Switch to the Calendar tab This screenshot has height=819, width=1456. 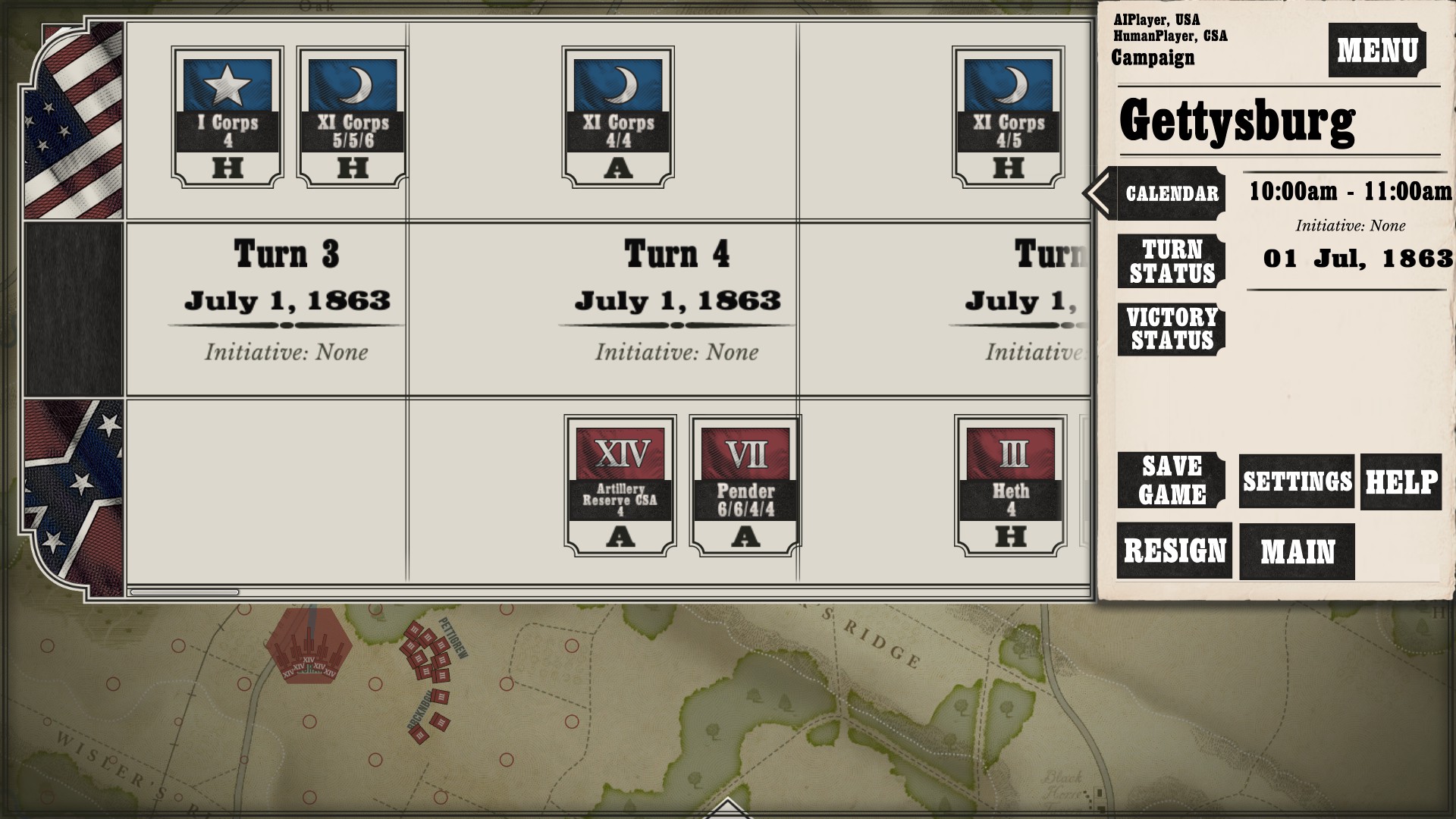point(1171,193)
